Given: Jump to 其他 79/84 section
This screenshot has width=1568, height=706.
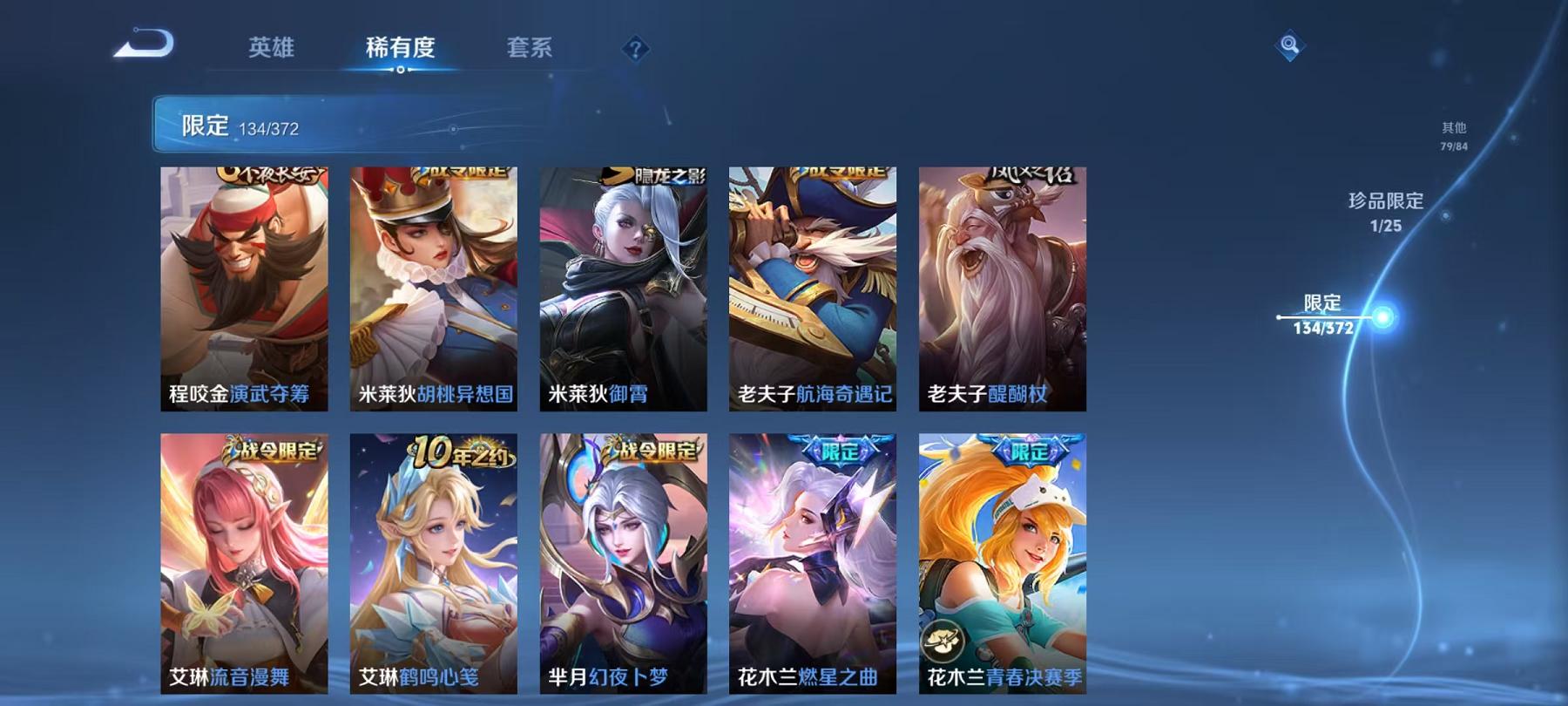Looking at the screenshot, I should [x=1455, y=132].
